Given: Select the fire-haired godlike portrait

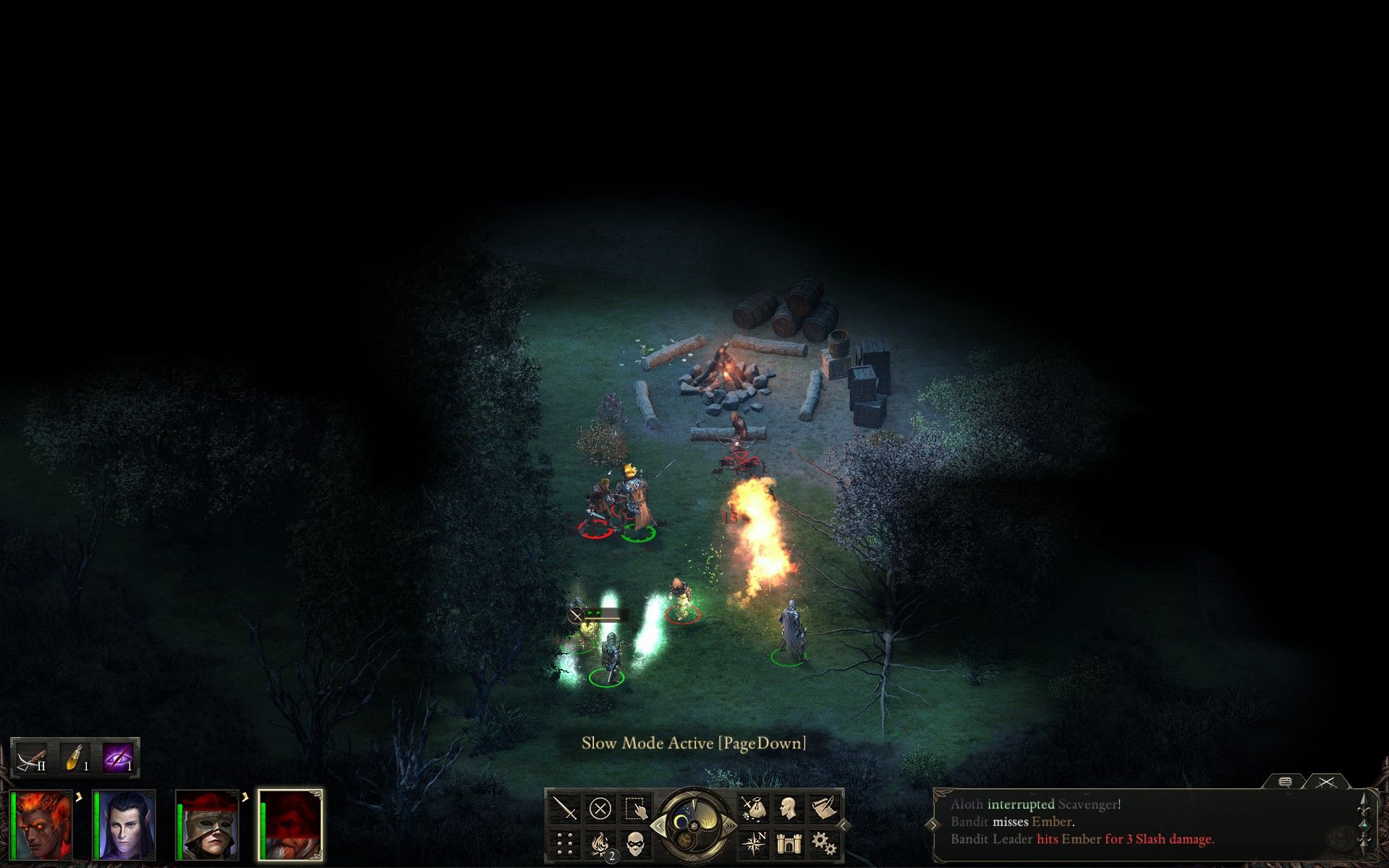Looking at the screenshot, I should tap(43, 825).
